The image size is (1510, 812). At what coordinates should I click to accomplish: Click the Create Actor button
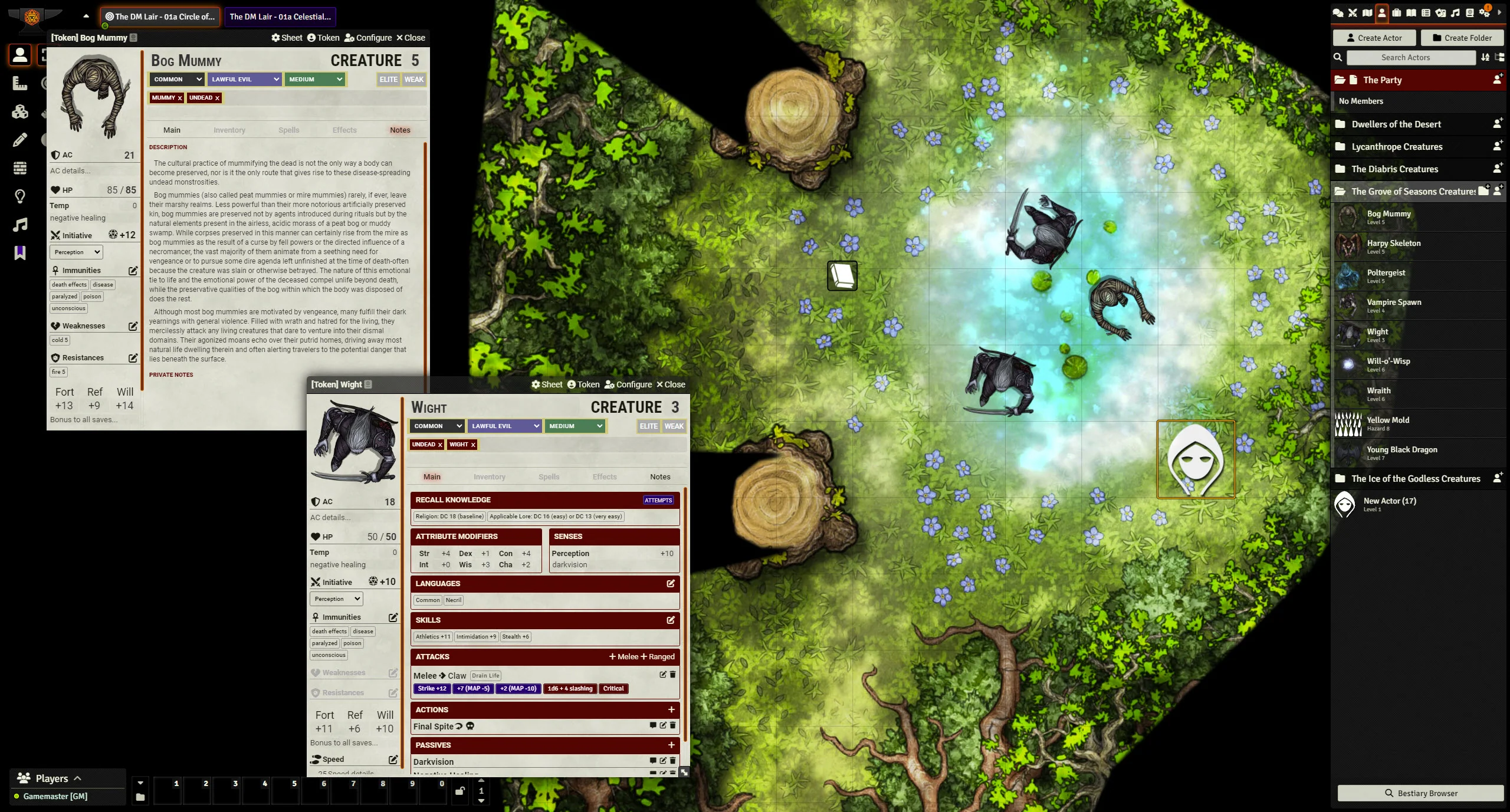click(1374, 38)
